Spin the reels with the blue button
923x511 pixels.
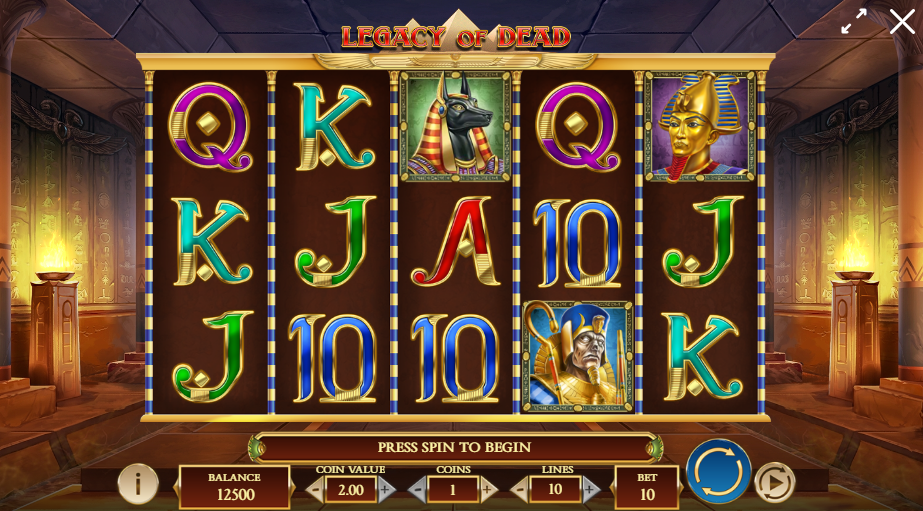[718, 471]
